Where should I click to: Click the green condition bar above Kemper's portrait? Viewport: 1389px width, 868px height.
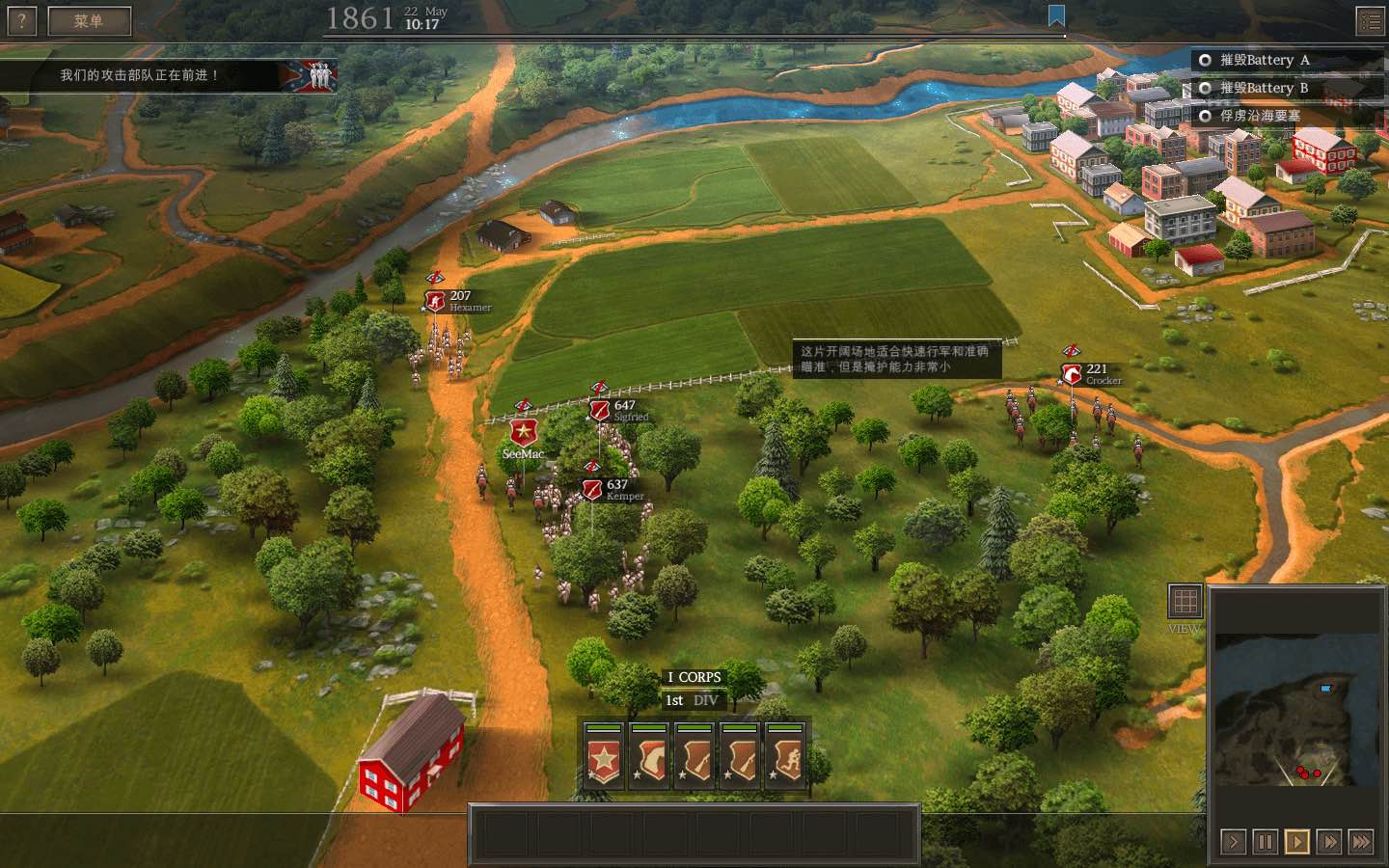click(x=742, y=728)
